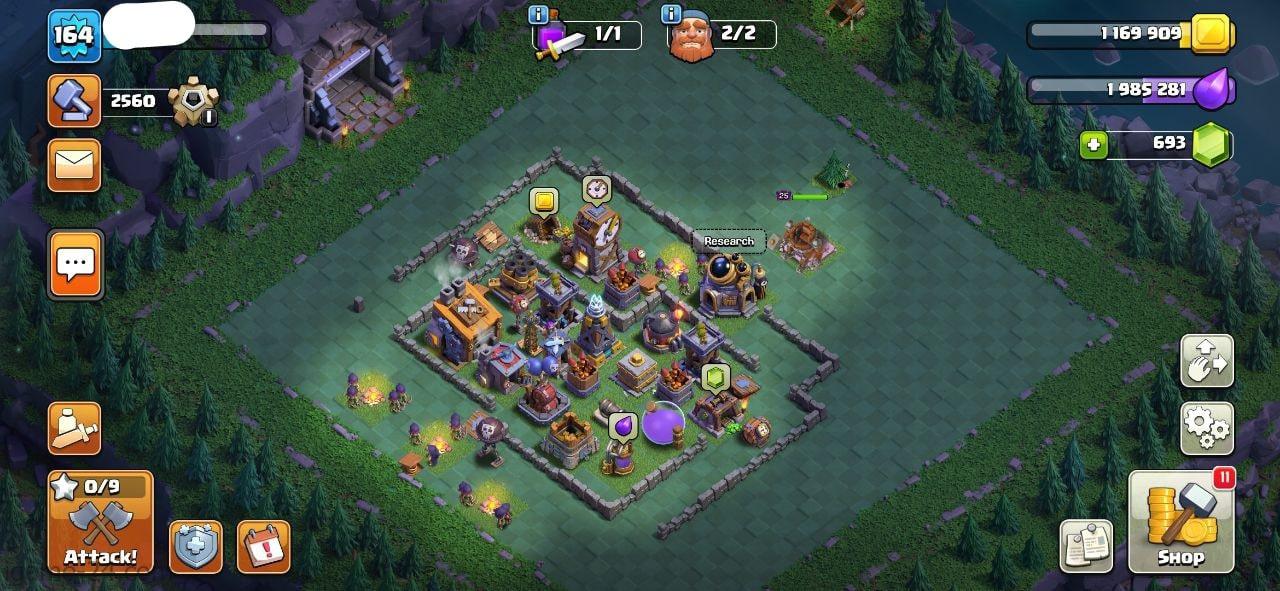
Task: Open the Shop
Action: click(x=1181, y=522)
